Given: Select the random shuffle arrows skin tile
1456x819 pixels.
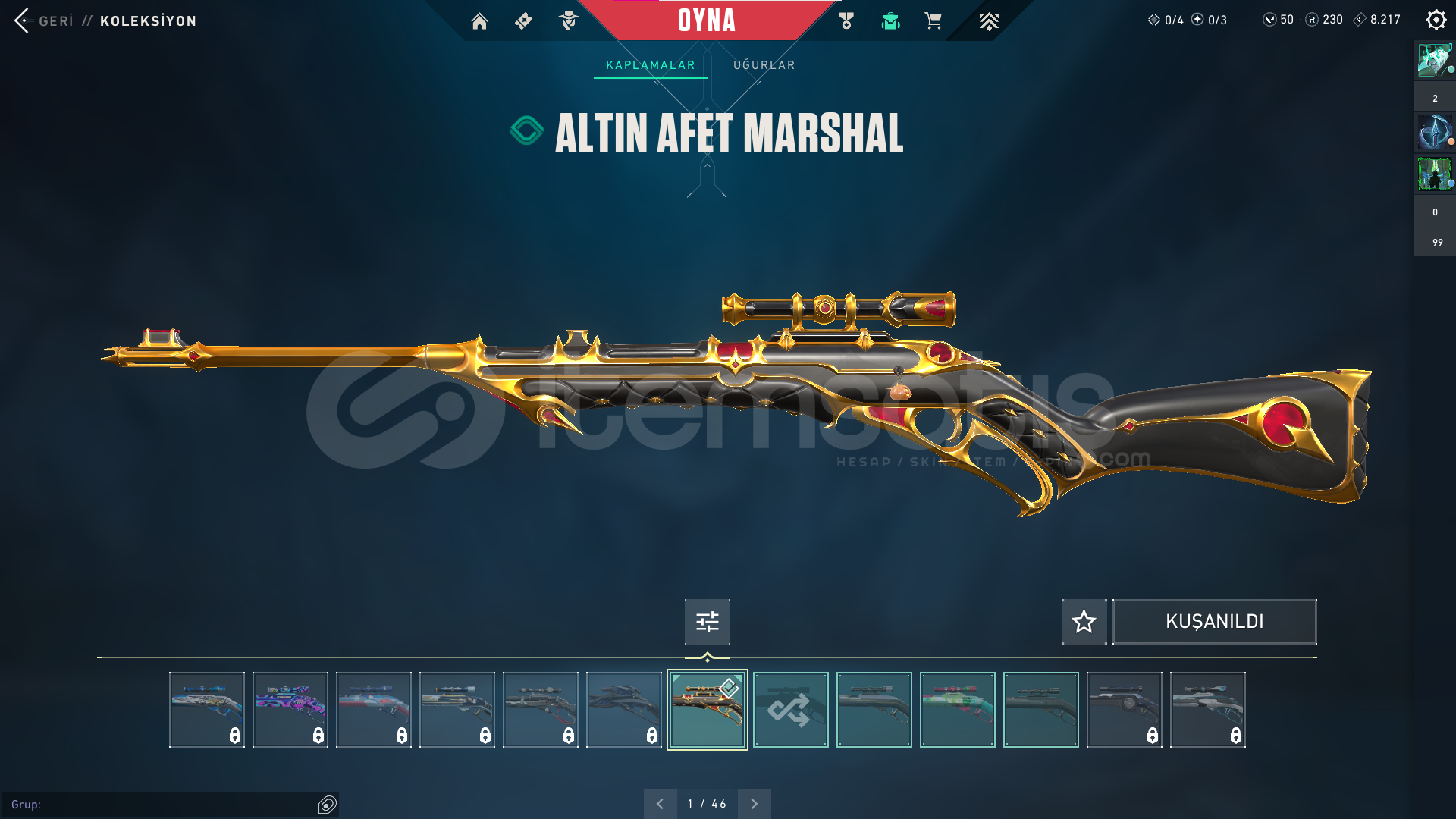Looking at the screenshot, I should click(790, 710).
